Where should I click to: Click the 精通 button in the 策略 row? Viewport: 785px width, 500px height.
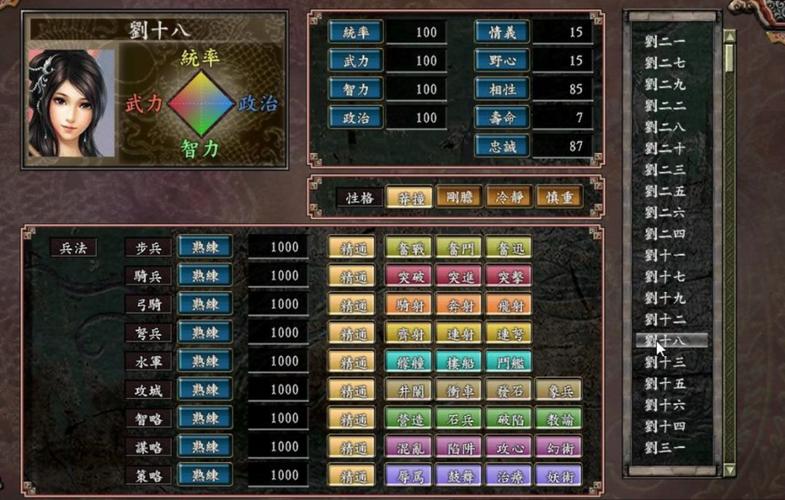[x=353, y=476]
